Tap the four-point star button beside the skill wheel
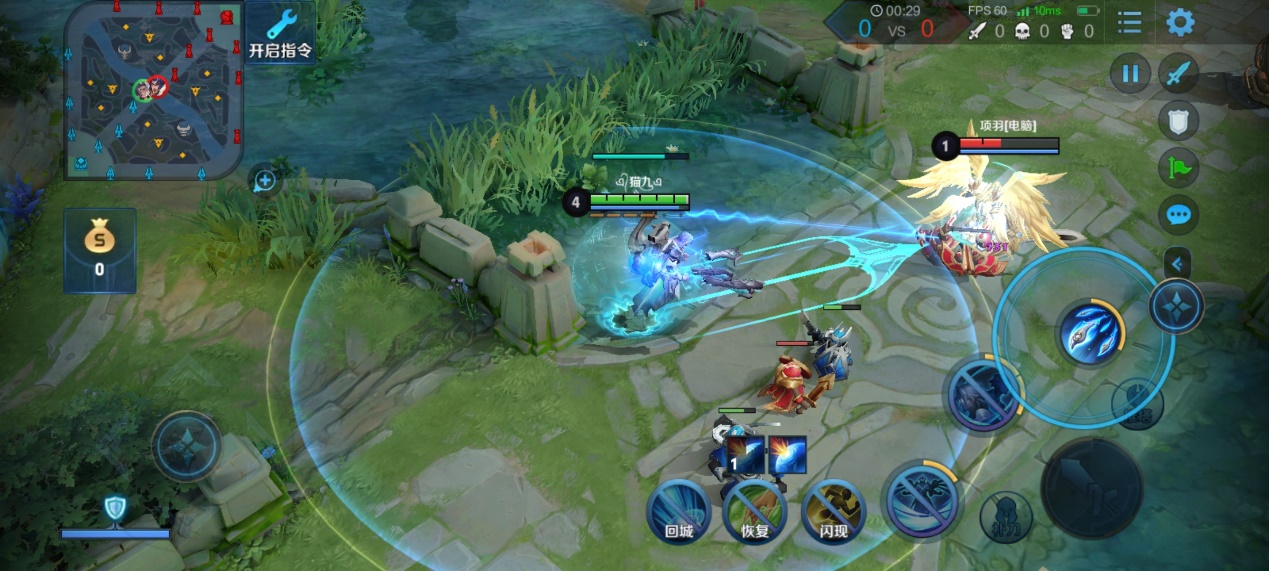The height and width of the screenshot is (571, 1269). (x=1176, y=305)
